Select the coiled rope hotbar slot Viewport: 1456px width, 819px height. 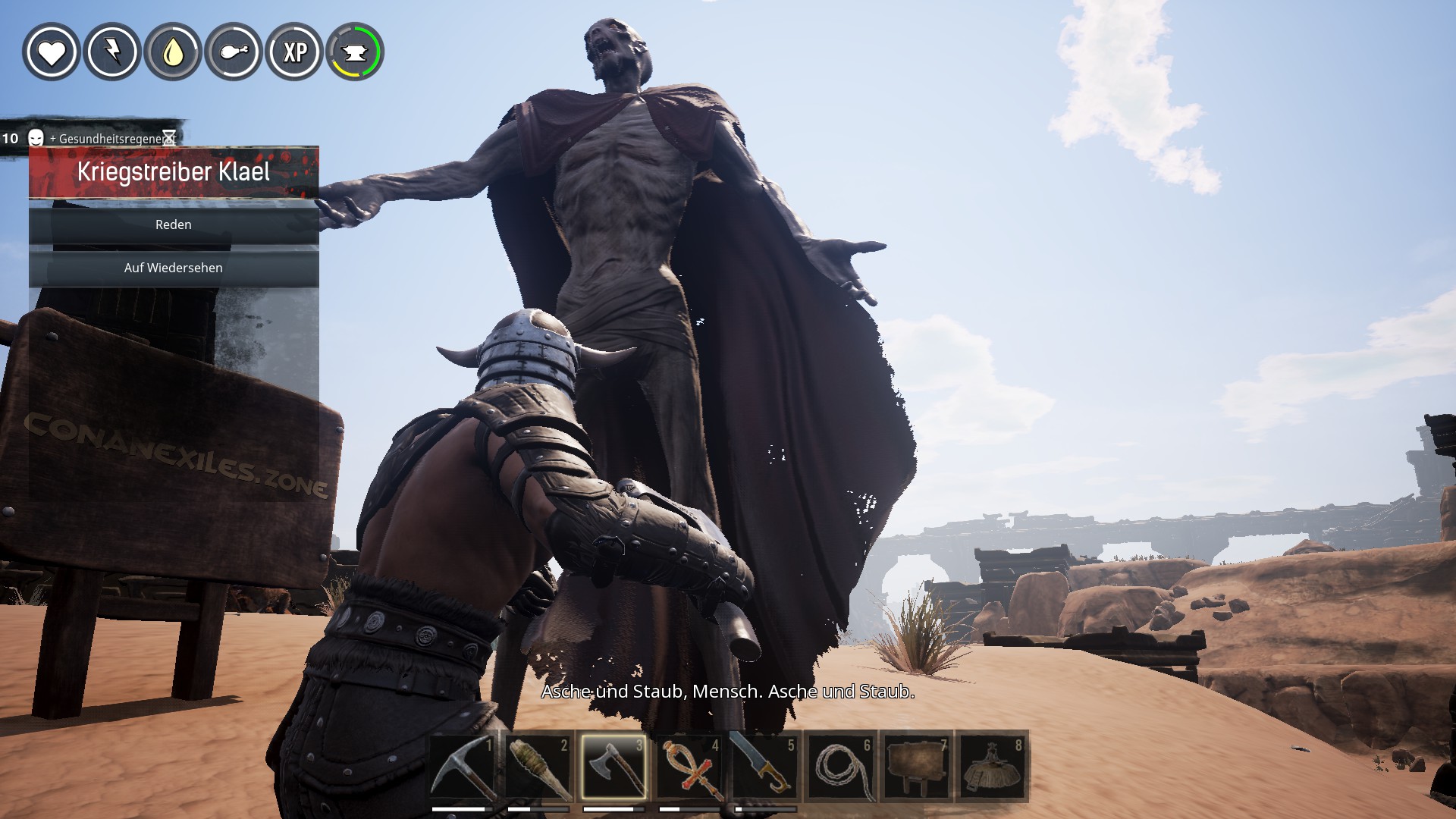point(840,767)
